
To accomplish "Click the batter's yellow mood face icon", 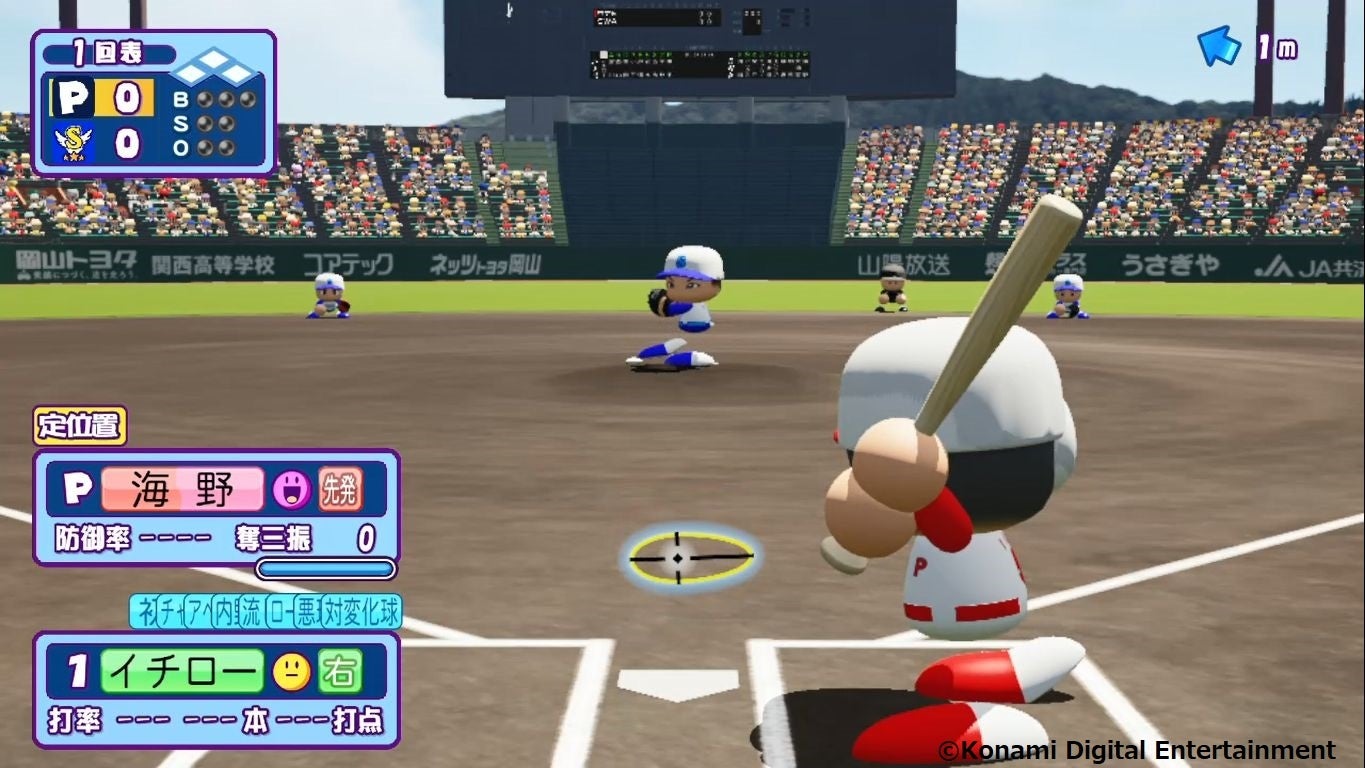I will [x=291, y=672].
